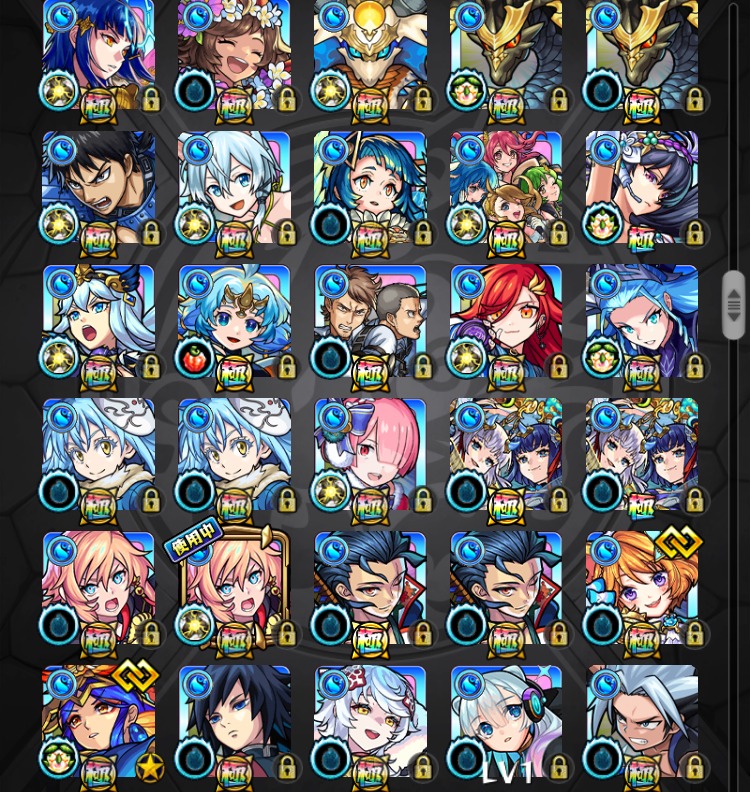Select the two-men duo character

tap(370, 322)
